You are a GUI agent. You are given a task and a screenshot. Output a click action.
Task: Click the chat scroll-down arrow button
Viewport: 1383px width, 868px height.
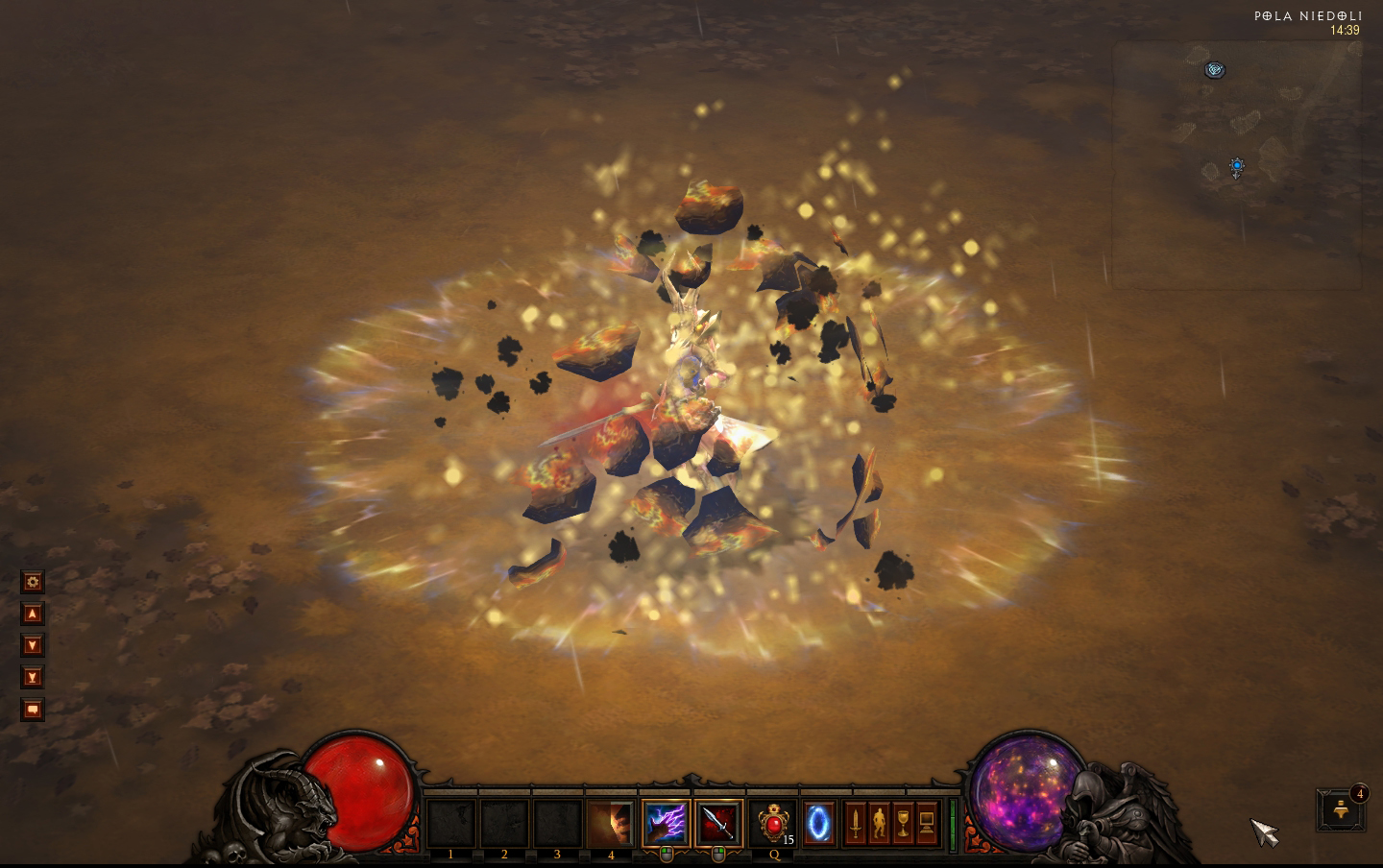(x=33, y=646)
